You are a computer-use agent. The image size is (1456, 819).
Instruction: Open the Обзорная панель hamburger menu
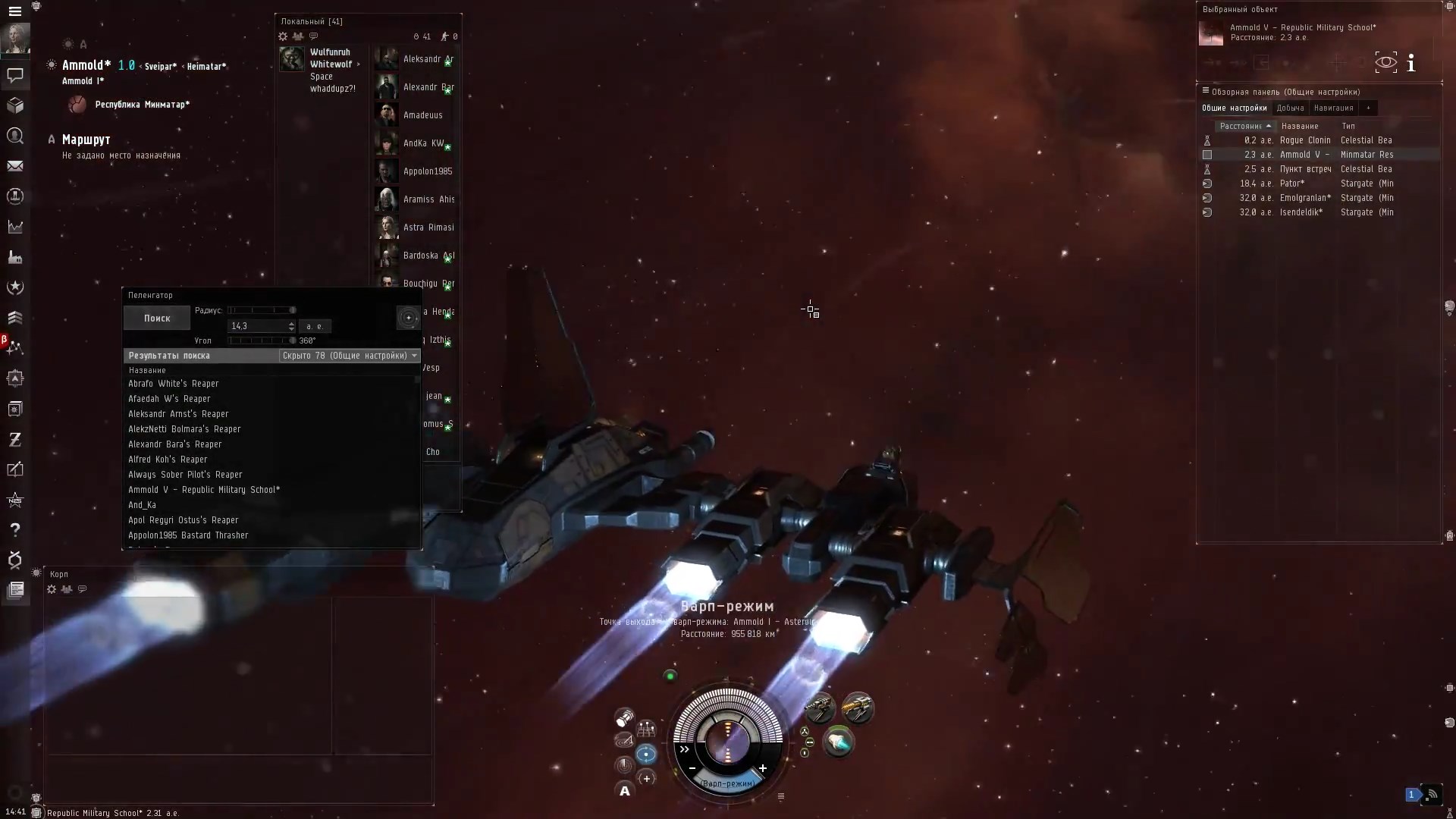[x=1206, y=90]
